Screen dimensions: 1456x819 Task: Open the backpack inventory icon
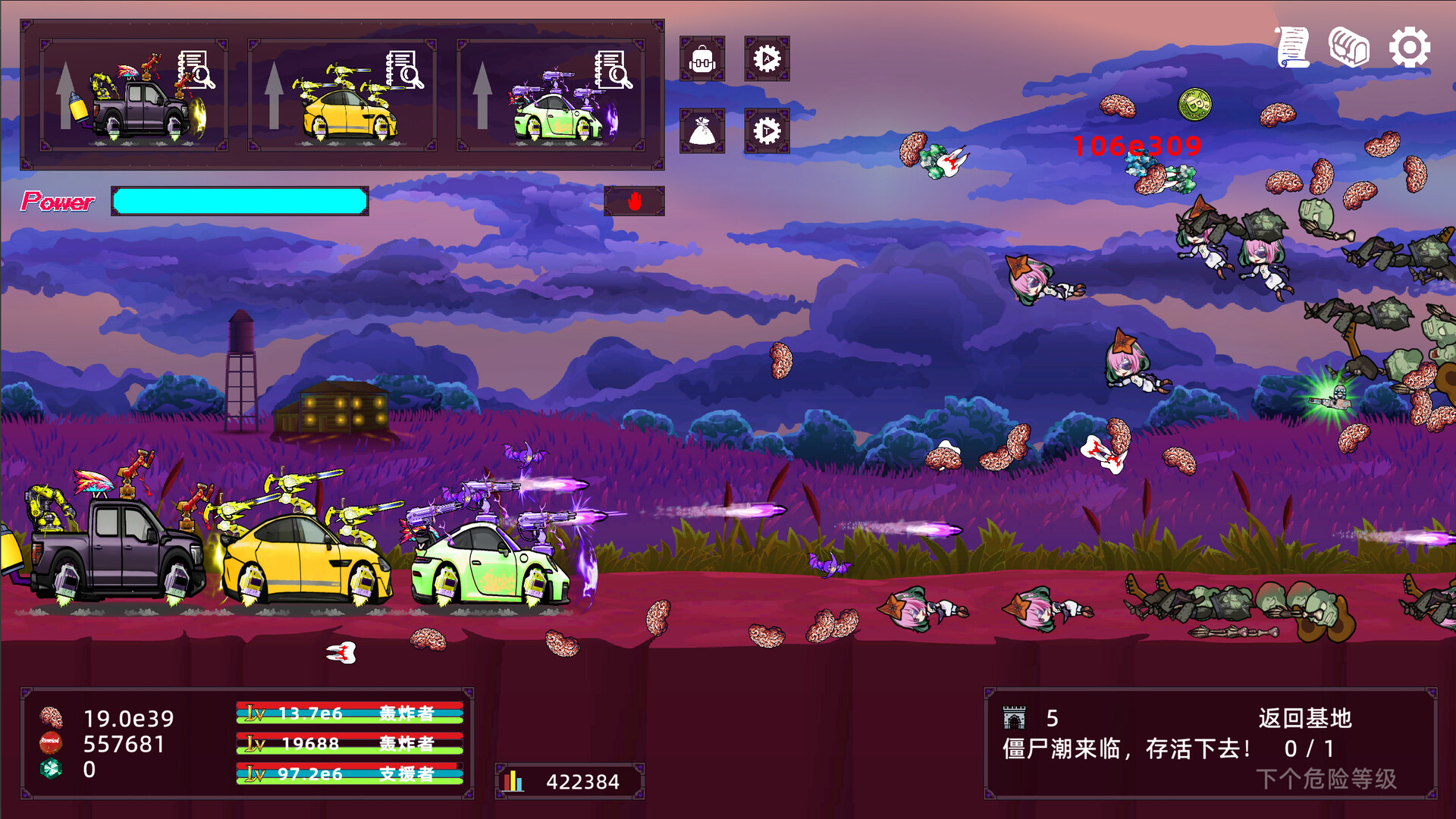point(703,58)
